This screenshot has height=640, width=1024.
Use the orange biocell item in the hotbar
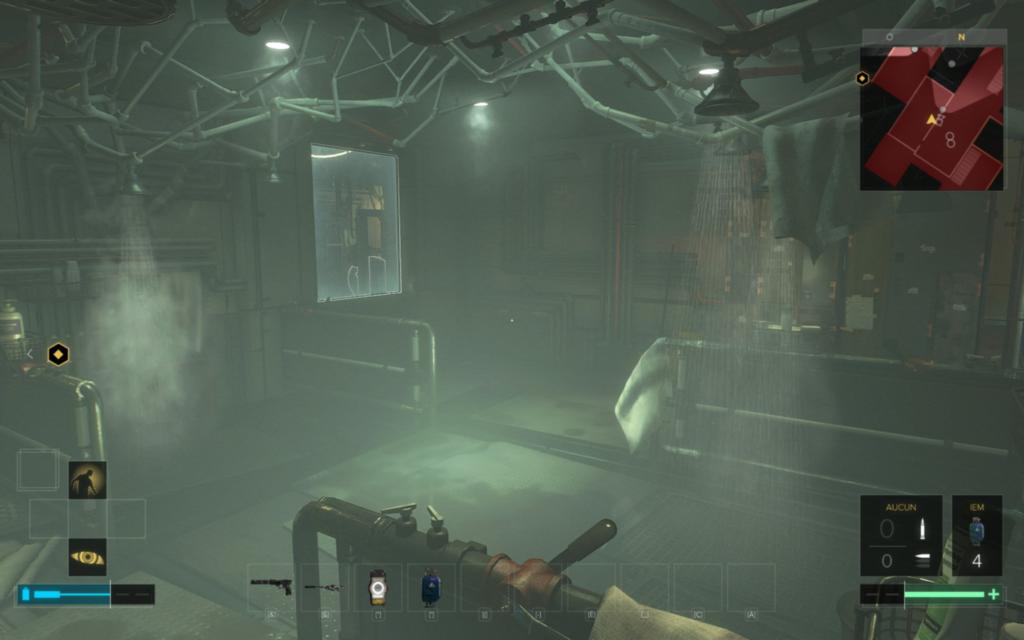pyautogui.click(x=377, y=587)
